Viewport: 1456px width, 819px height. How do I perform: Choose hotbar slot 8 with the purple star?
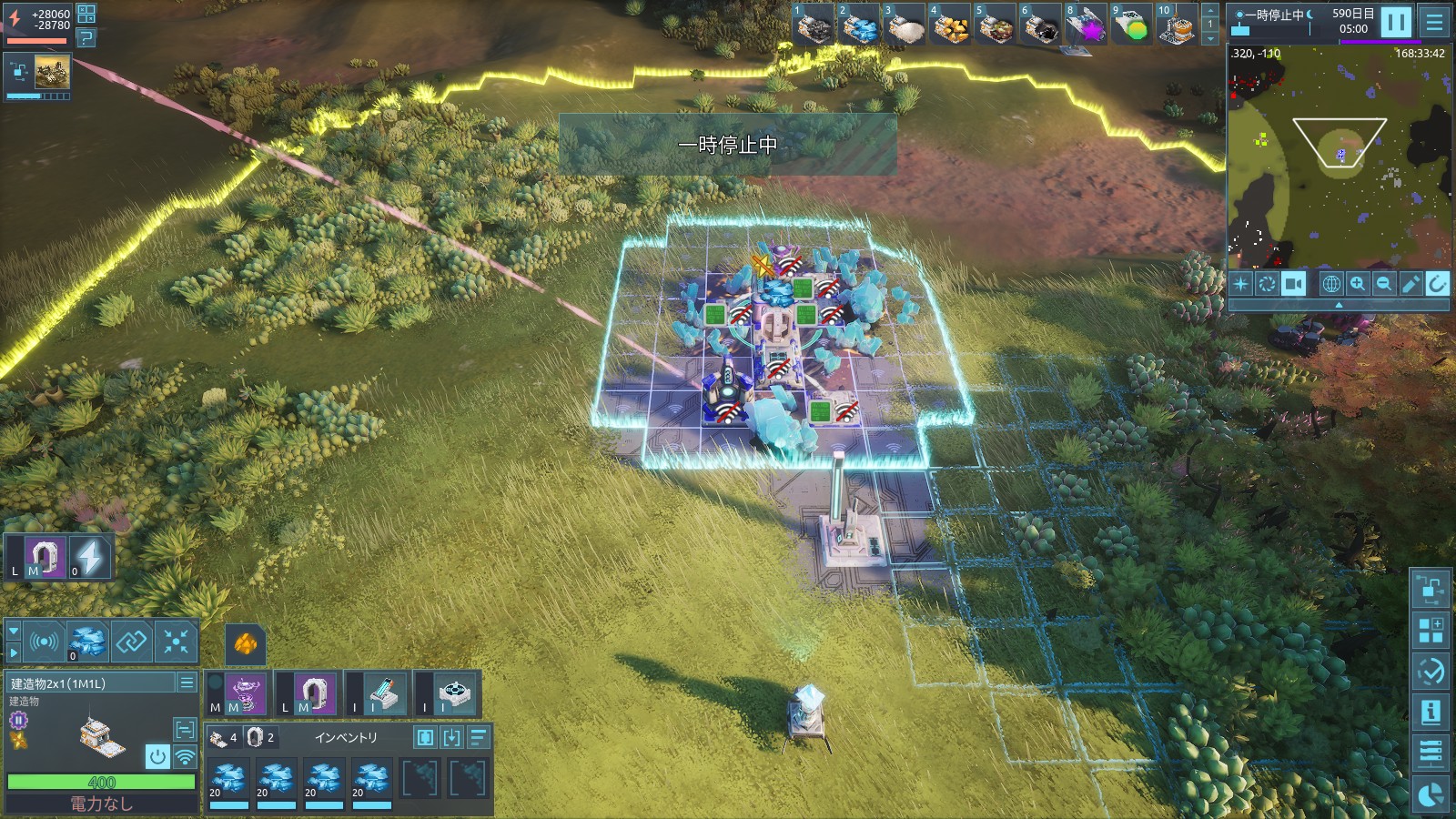tap(1086, 25)
